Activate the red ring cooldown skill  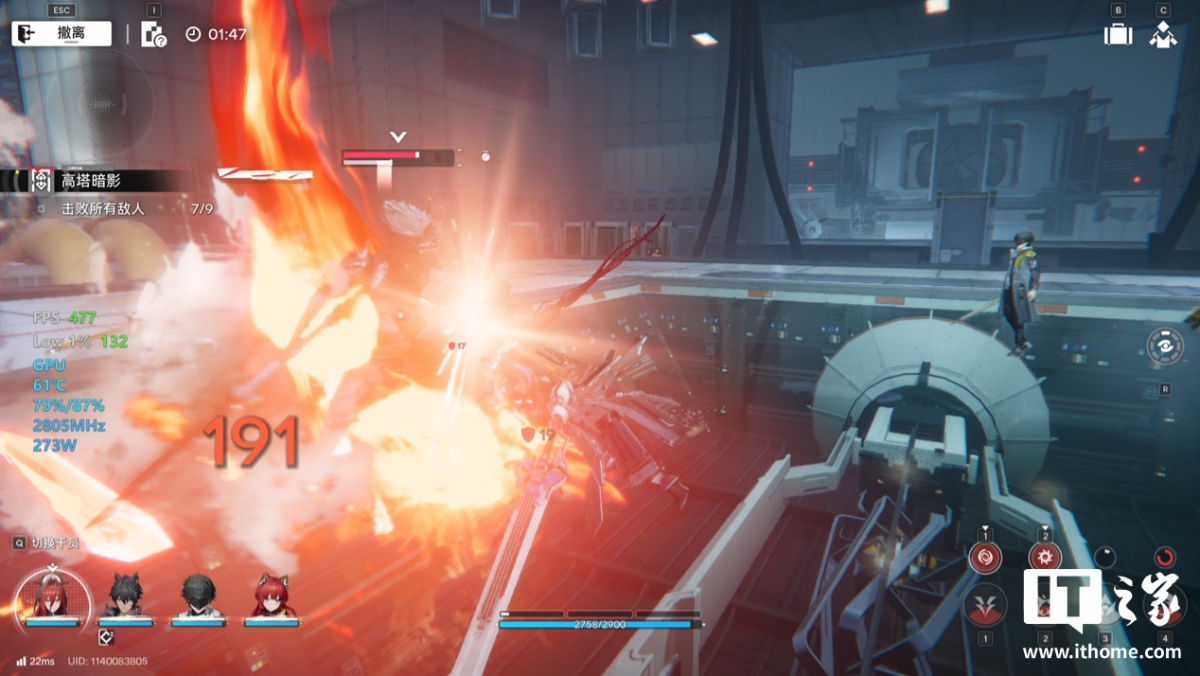pos(1165,557)
